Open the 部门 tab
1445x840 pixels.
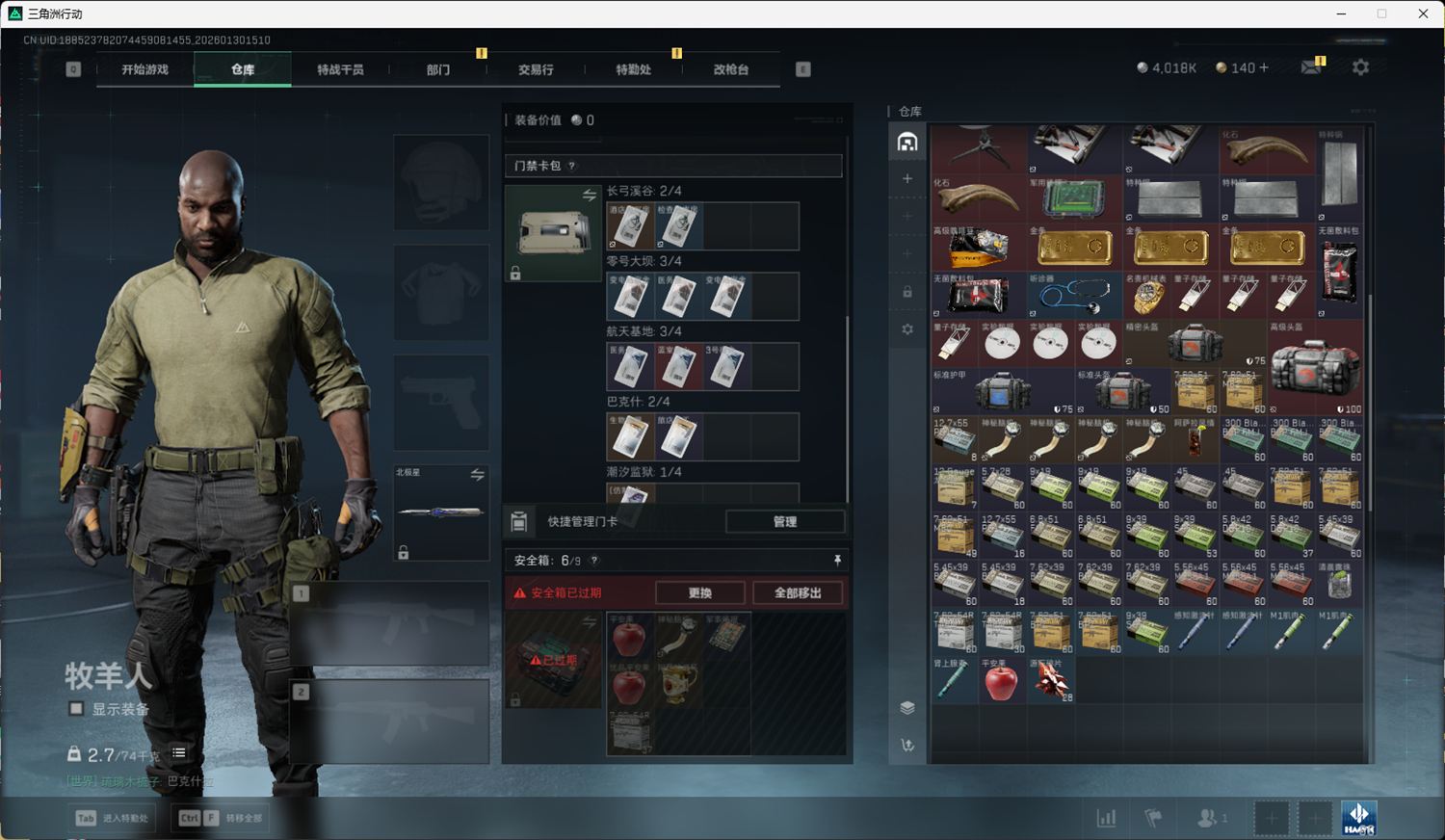click(438, 69)
